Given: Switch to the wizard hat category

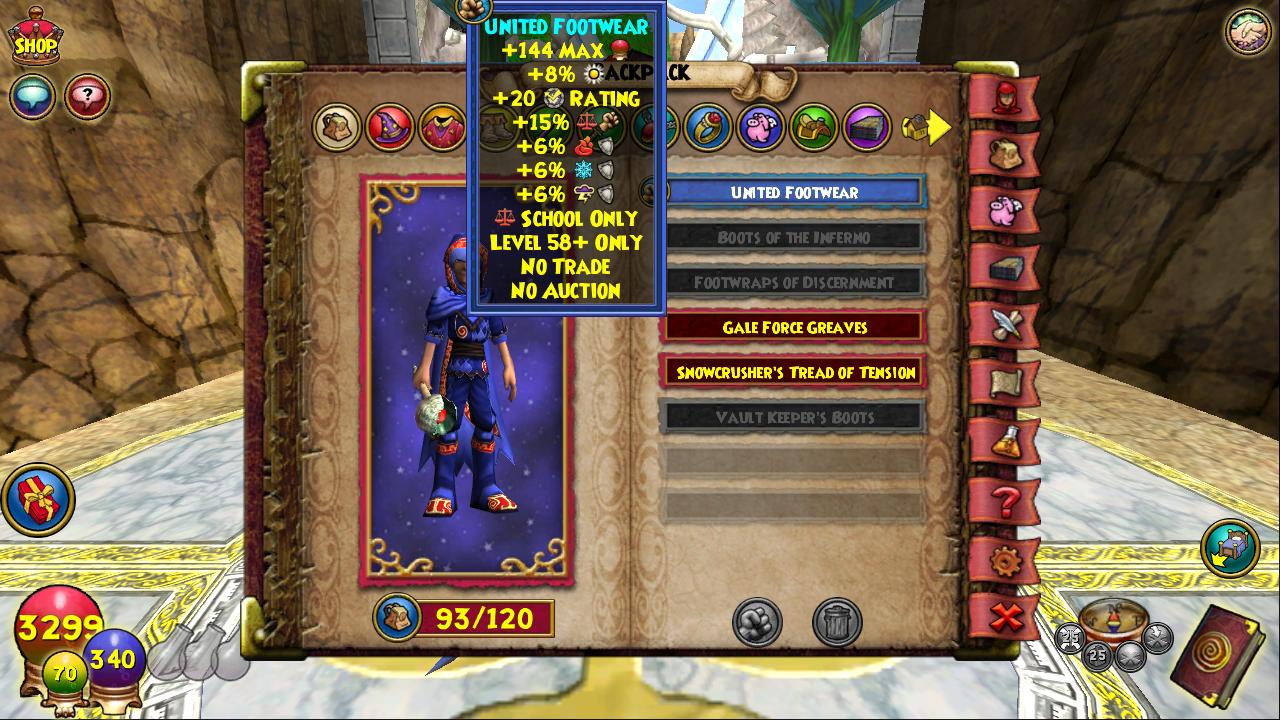Looking at the screenshot, I should [389, 127].
